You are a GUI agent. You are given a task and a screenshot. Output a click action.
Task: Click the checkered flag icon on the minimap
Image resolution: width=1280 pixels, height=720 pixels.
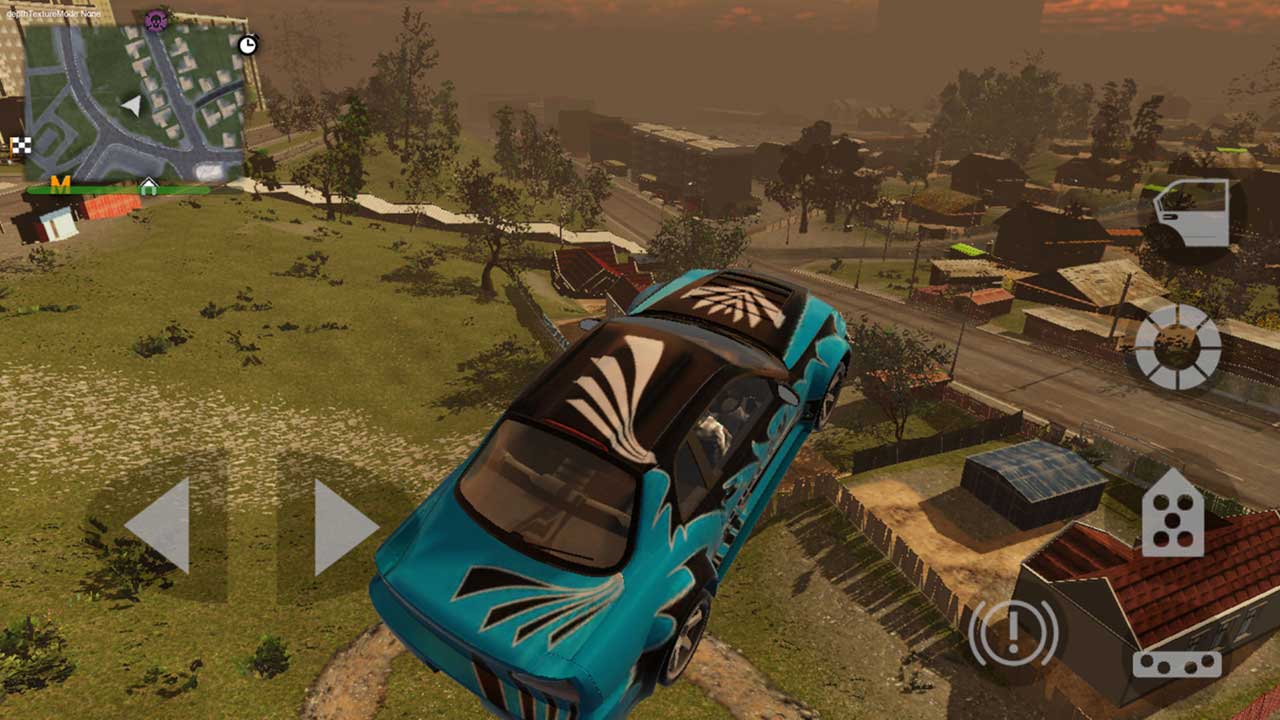(22, 144)
